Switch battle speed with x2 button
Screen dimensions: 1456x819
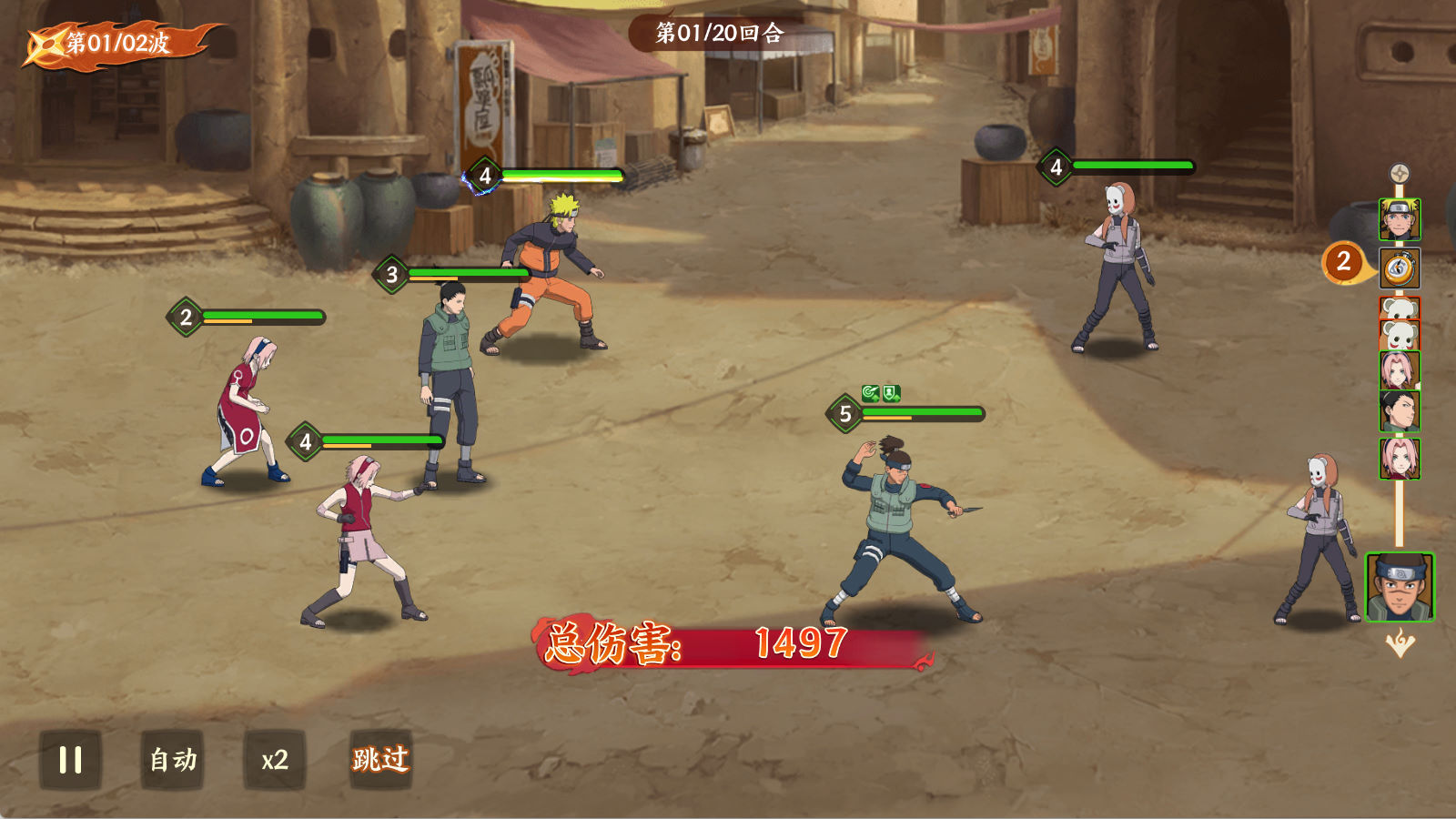pyautogui.click(x=275, y=760)
